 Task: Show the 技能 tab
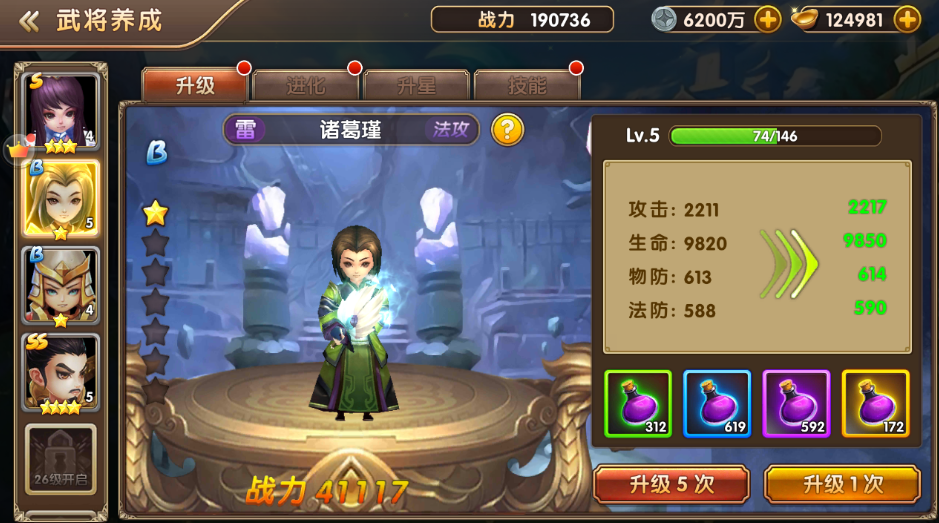(527, 86)
